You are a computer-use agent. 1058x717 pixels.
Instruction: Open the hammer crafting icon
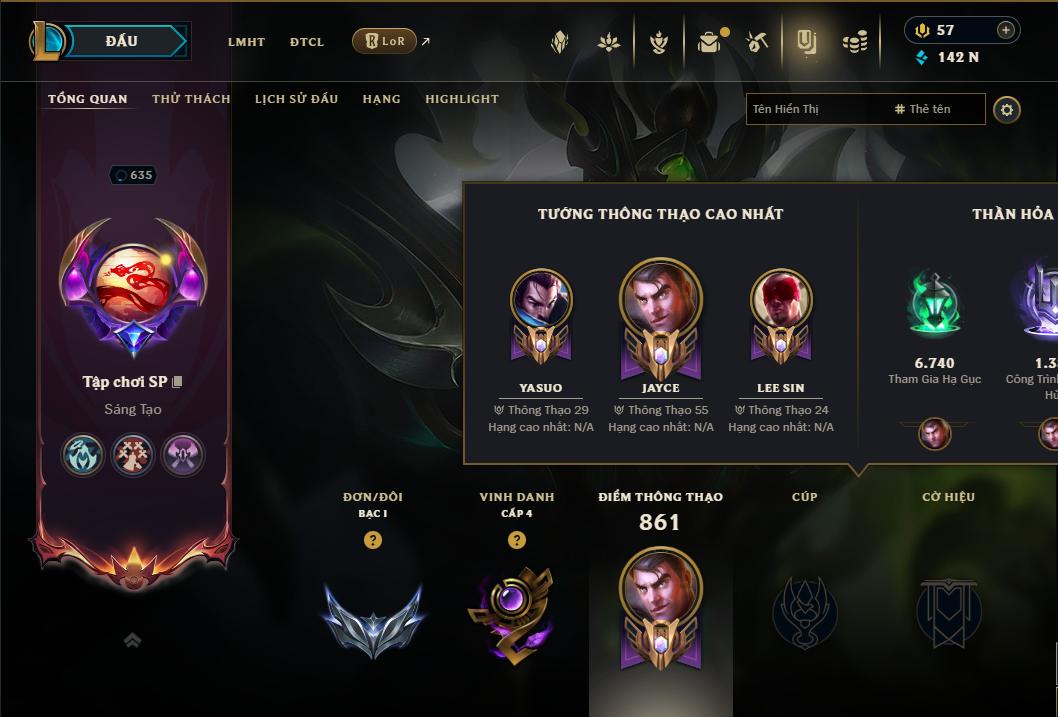pyautogui.click(x=757, y=42)
